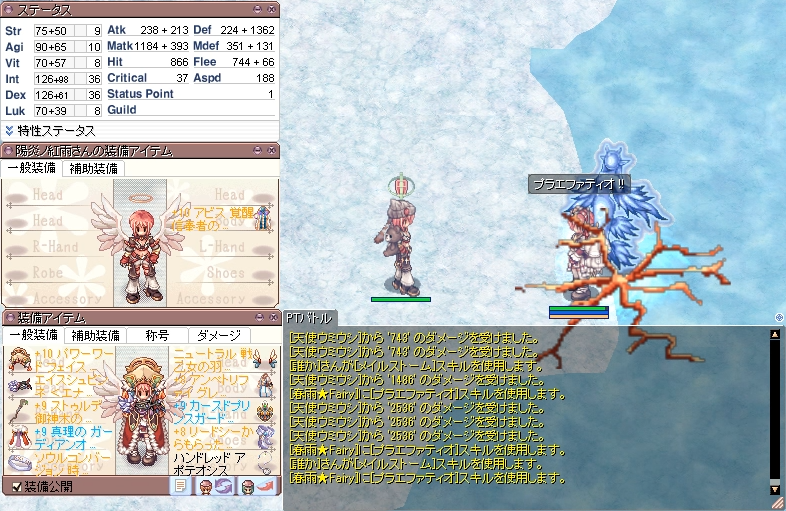
Task: Open the 称号 title tab
Action: [157, 335]
